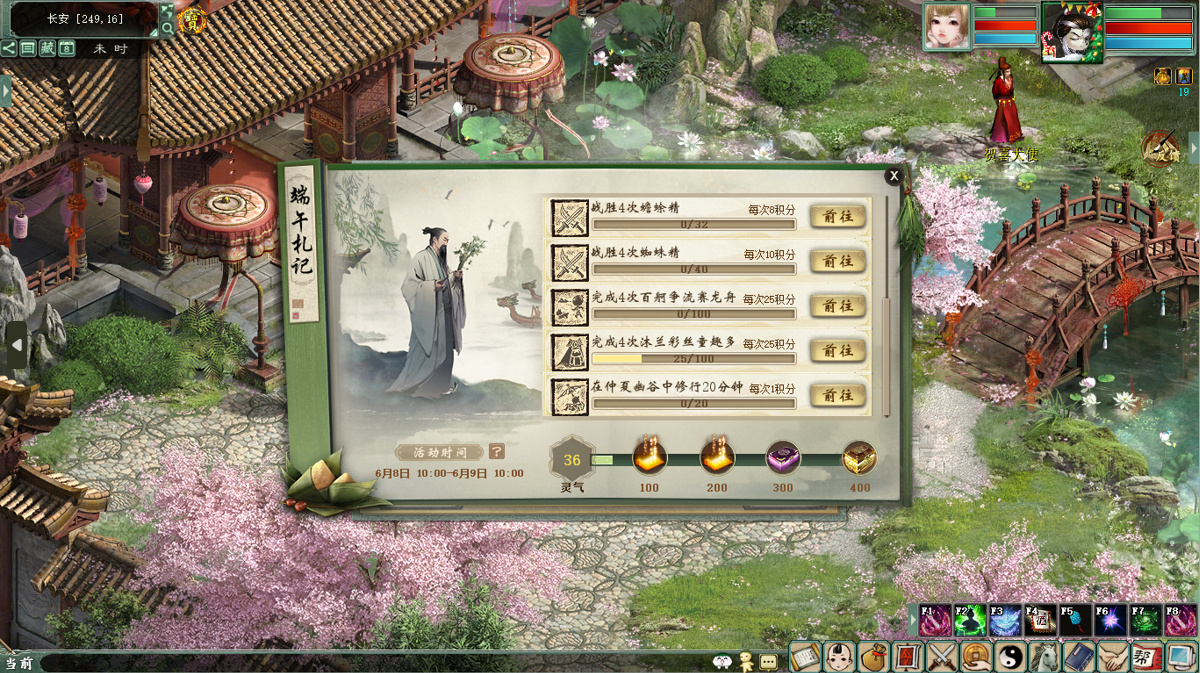
Task: Go to the 仲夏幽谷 meditation task
Action: click(x=837, y=395)
